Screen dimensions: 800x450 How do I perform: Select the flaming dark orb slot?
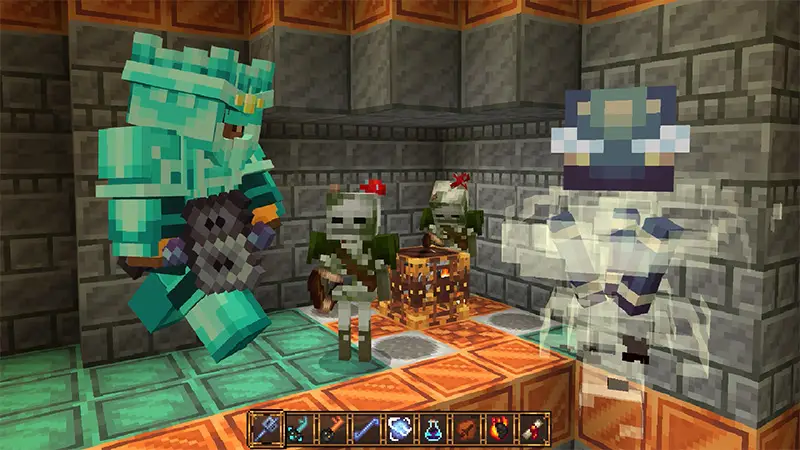click(500, 429)
